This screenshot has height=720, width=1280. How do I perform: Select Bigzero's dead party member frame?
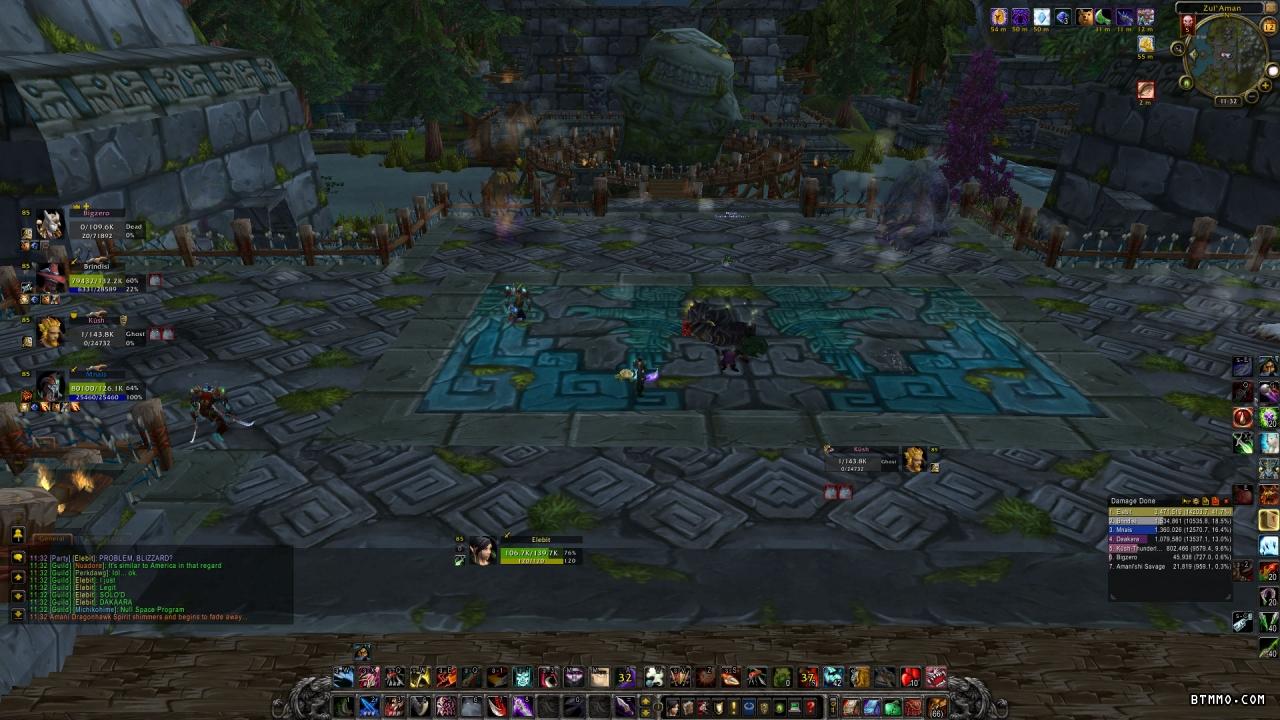(x=49, y=225)
